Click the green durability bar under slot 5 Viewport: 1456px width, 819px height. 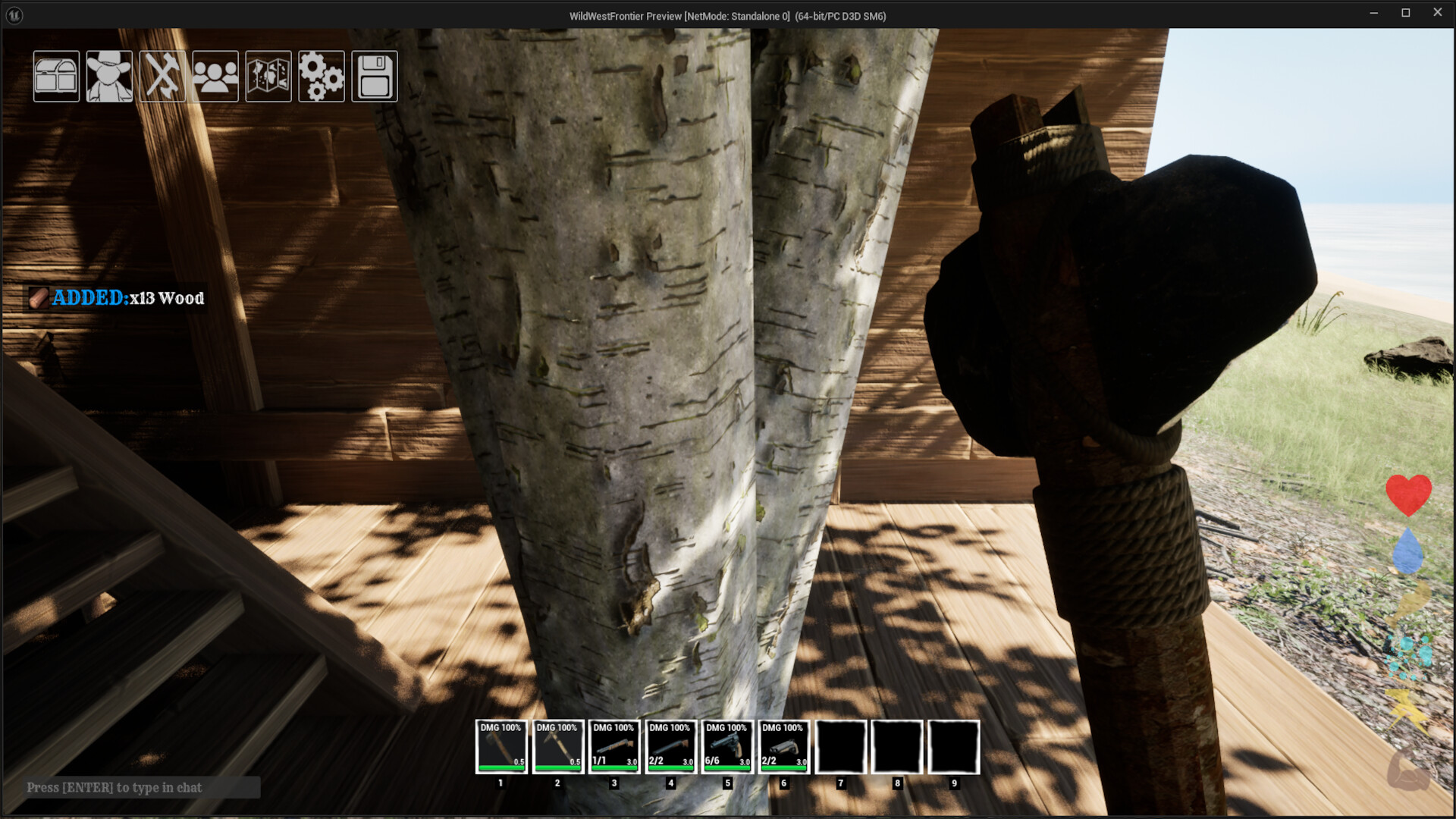coord(727,767)
